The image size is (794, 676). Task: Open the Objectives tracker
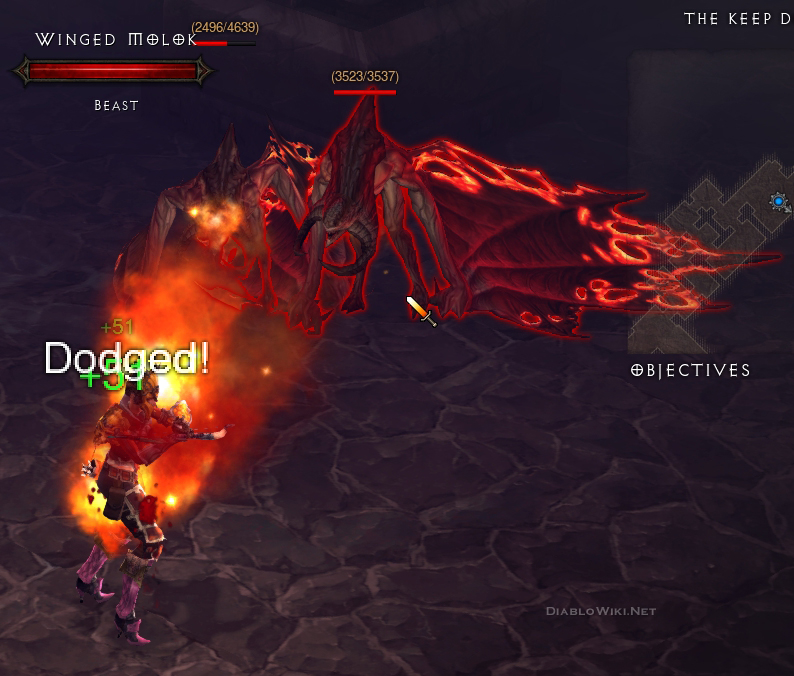(691, 370)
